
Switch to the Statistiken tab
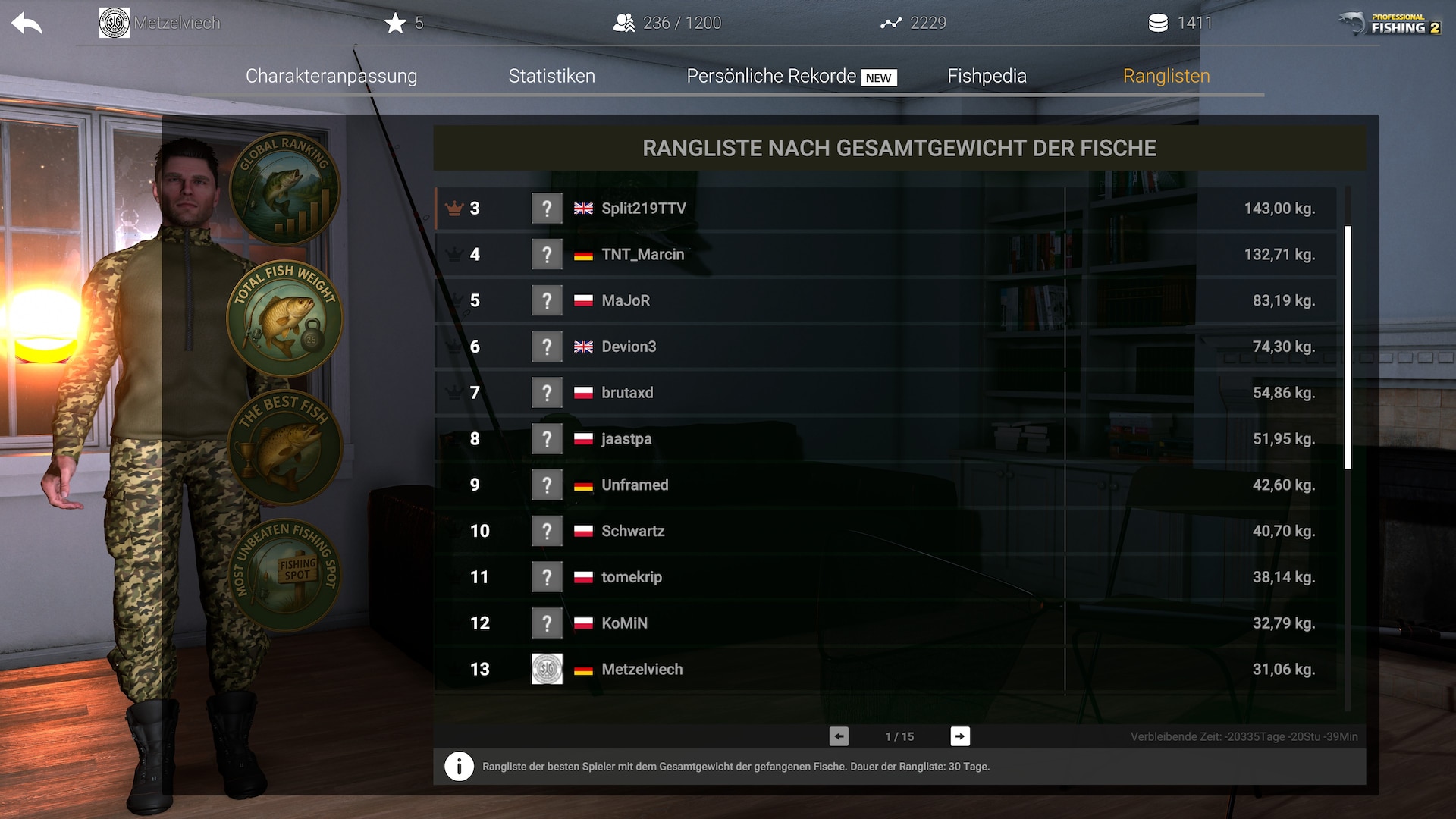pyautogui.click(x=551, y=76)
